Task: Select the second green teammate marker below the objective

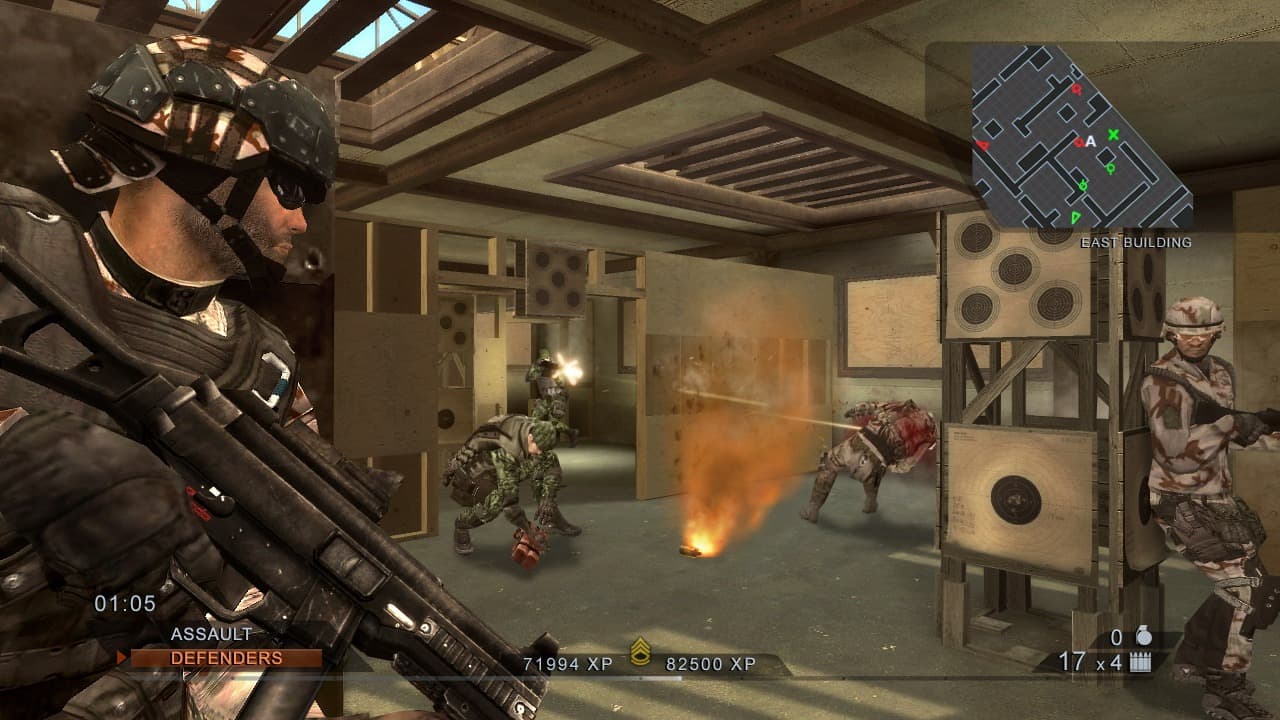Action: point(1082,184)
